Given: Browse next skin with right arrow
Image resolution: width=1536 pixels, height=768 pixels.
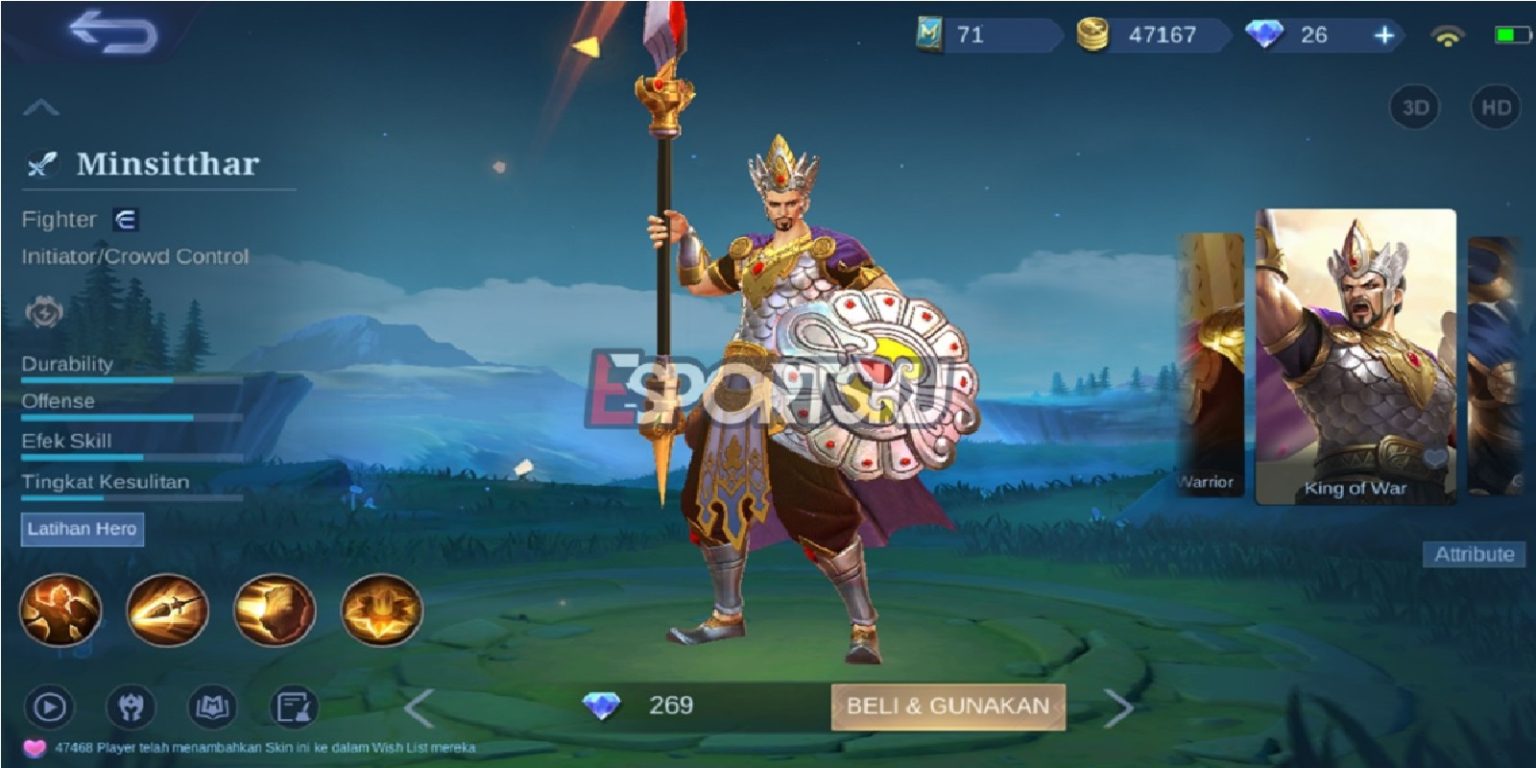Looking at the screenshot, I should pos(1118,706).
